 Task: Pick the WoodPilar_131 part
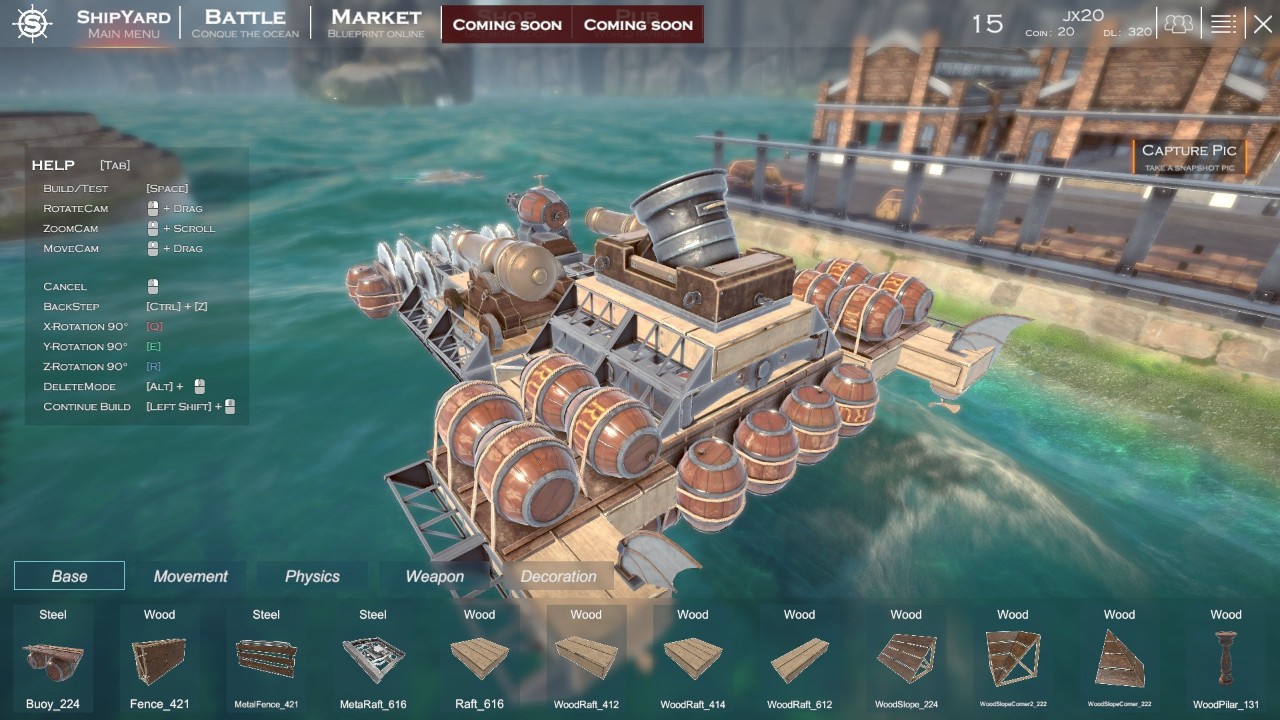coord(1226,660)
